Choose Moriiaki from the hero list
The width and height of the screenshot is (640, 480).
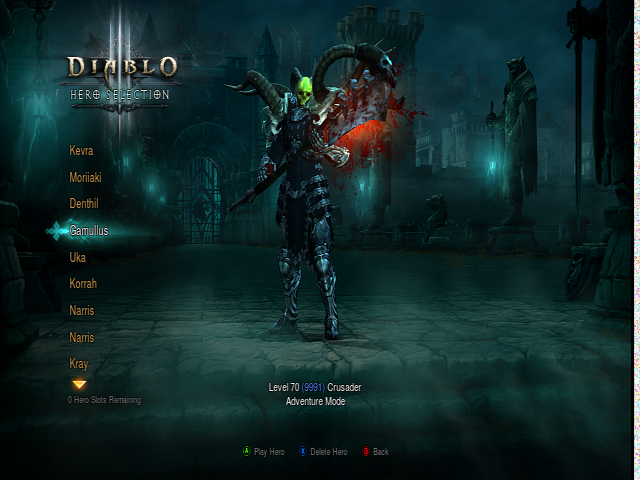pos(85,177)
